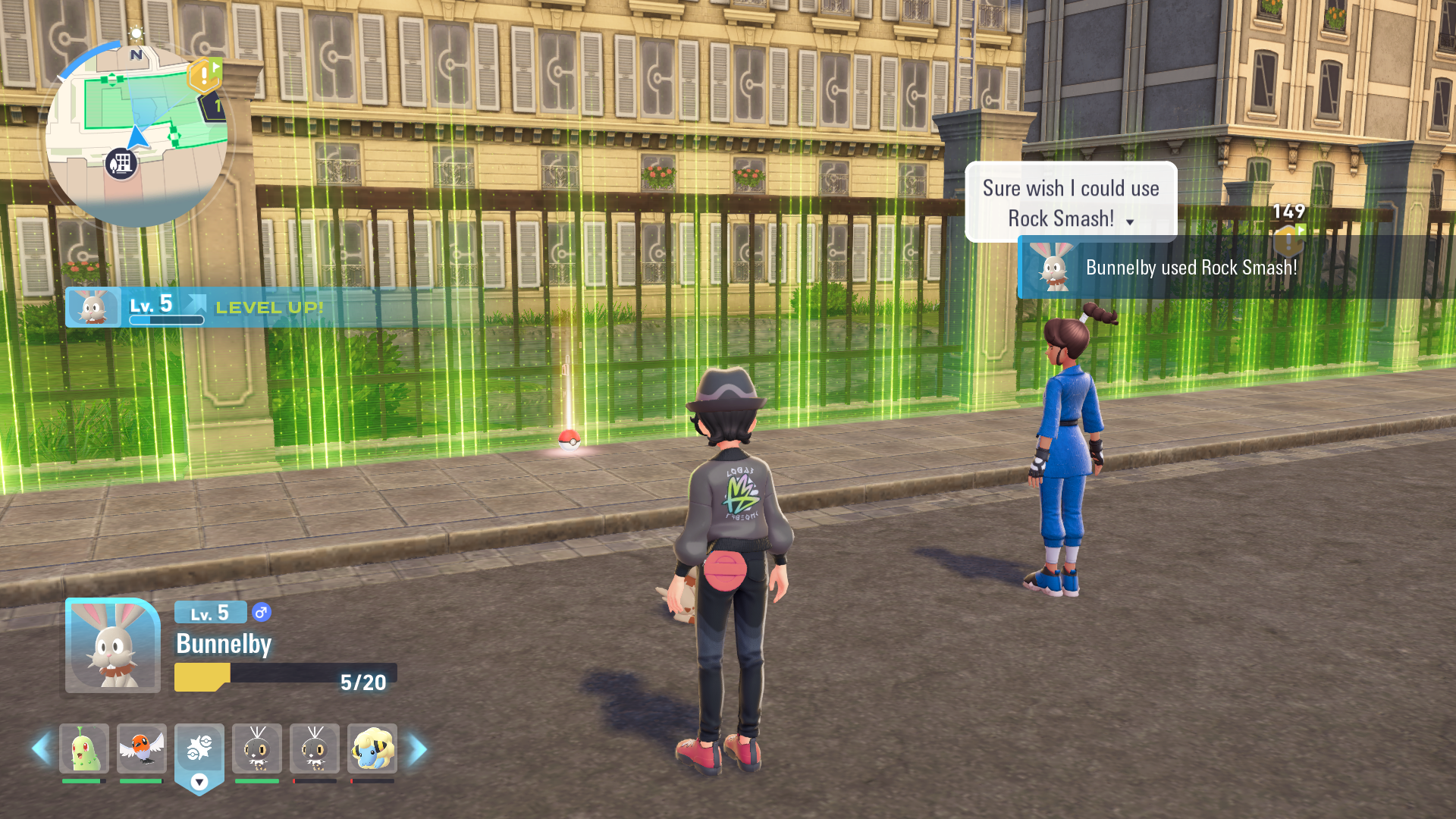Pick the Fletchling party slot
This screenshot has width=1456, height=819.
click(x=142, y=749)
